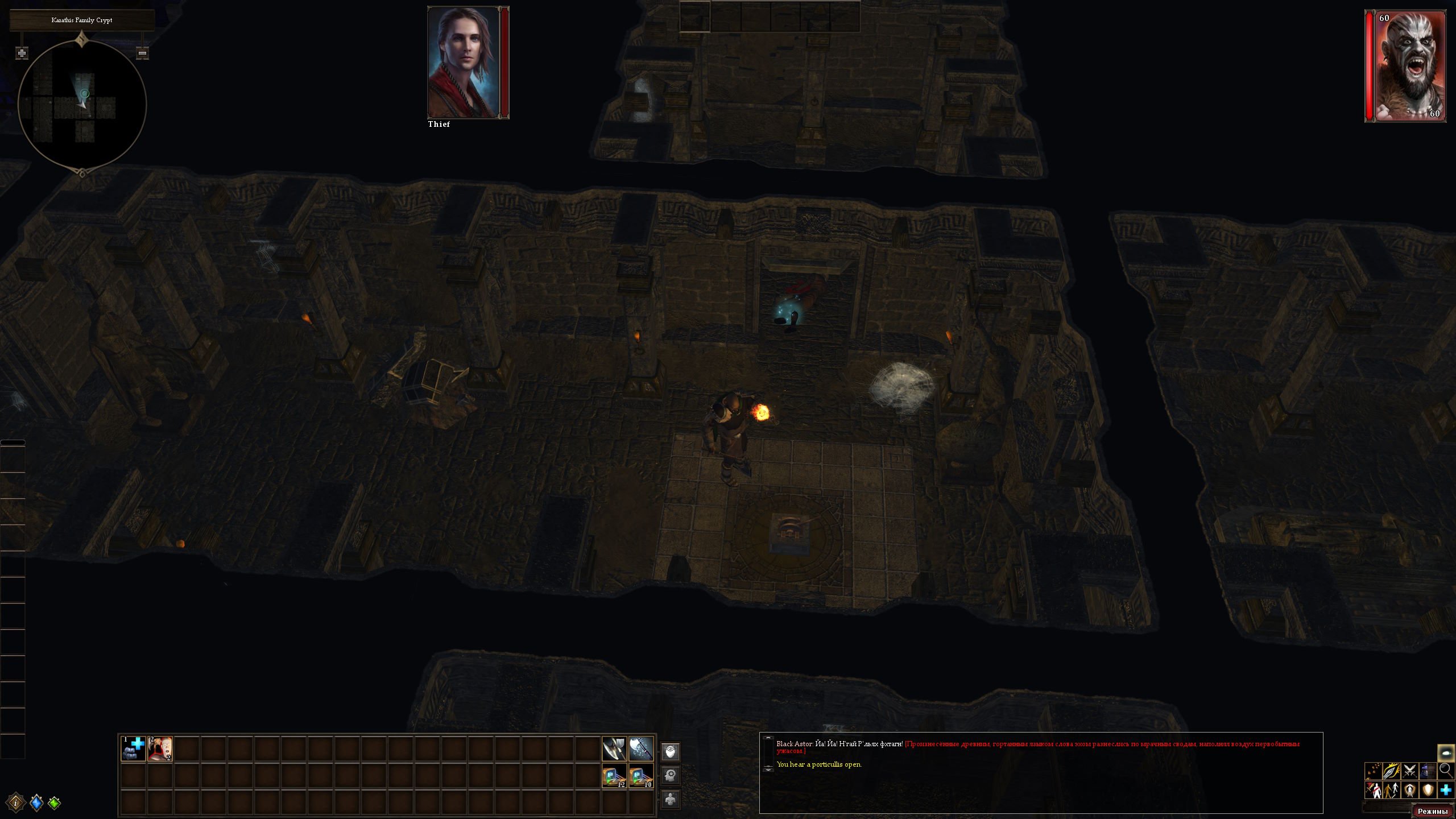Use the item stack showing 12 charges

click(x=614, y=776)
